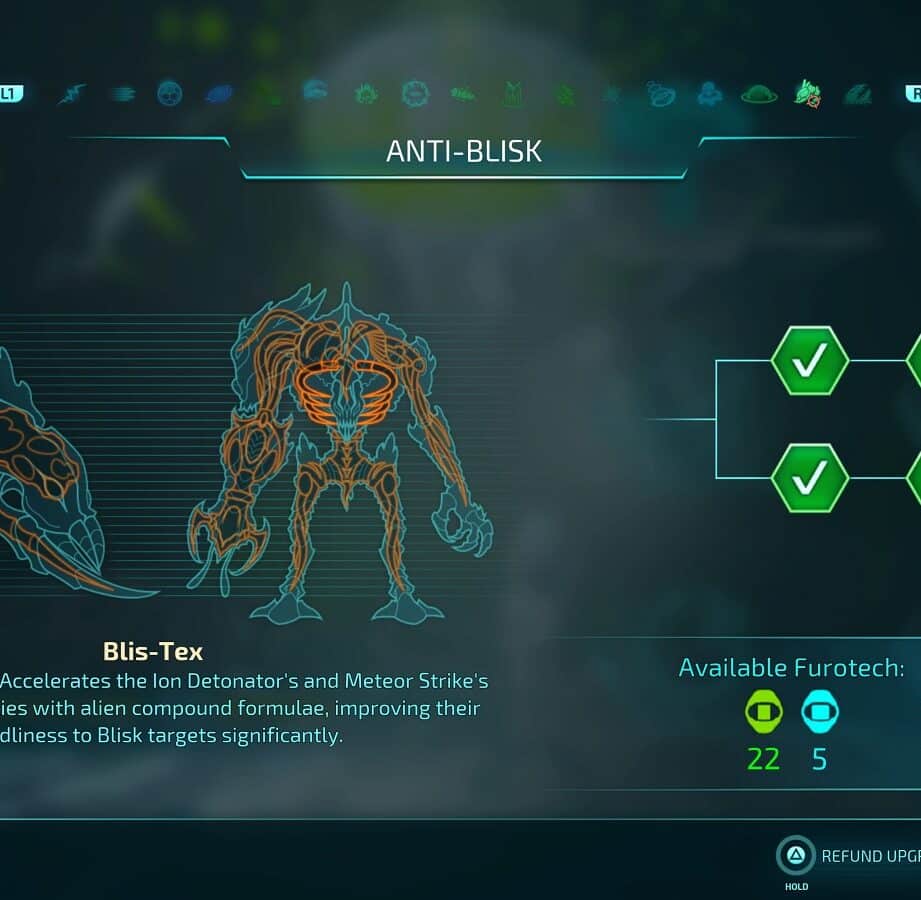Open the round skull-face category tab
Image resolution: width=921 pixels, height=900 pixels.
[170, 94]
